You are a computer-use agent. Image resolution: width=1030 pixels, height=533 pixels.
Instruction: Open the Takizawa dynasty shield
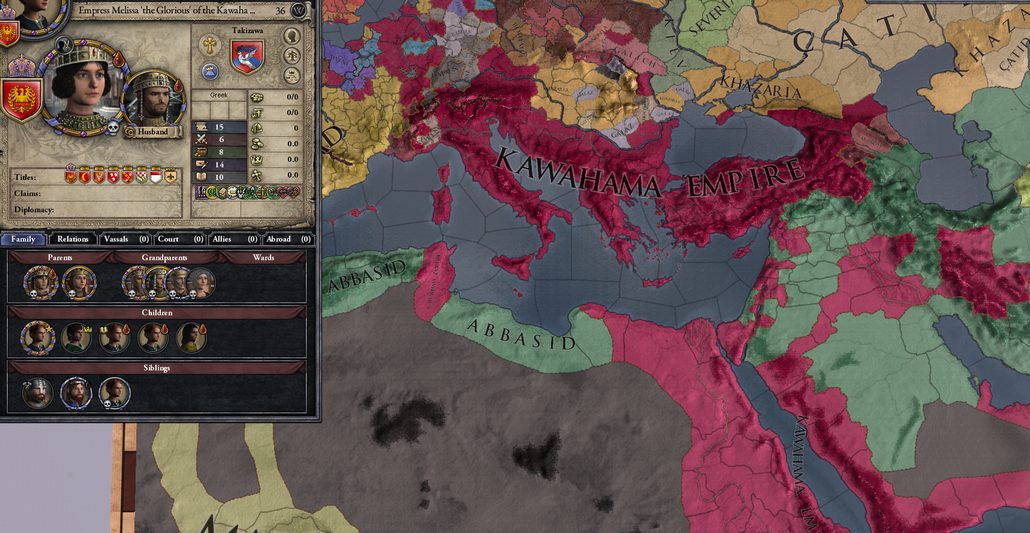click(247, 55)
